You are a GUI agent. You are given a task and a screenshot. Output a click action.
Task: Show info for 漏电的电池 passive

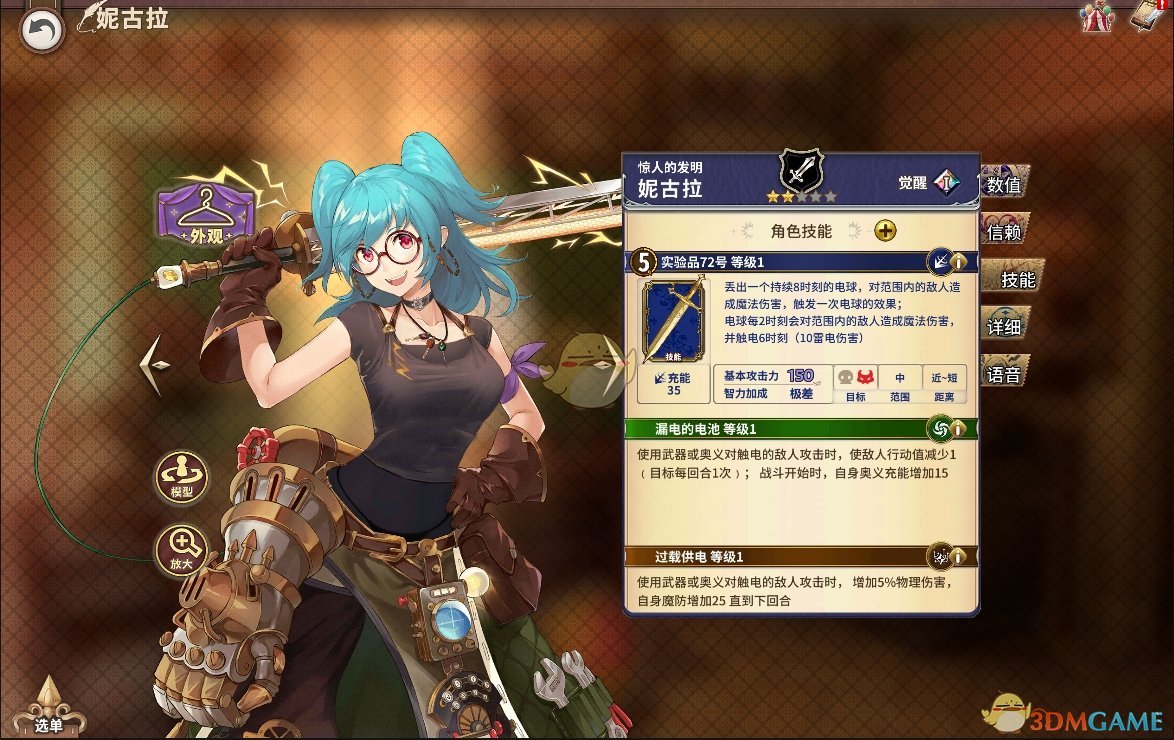click(x=957, y=429)
